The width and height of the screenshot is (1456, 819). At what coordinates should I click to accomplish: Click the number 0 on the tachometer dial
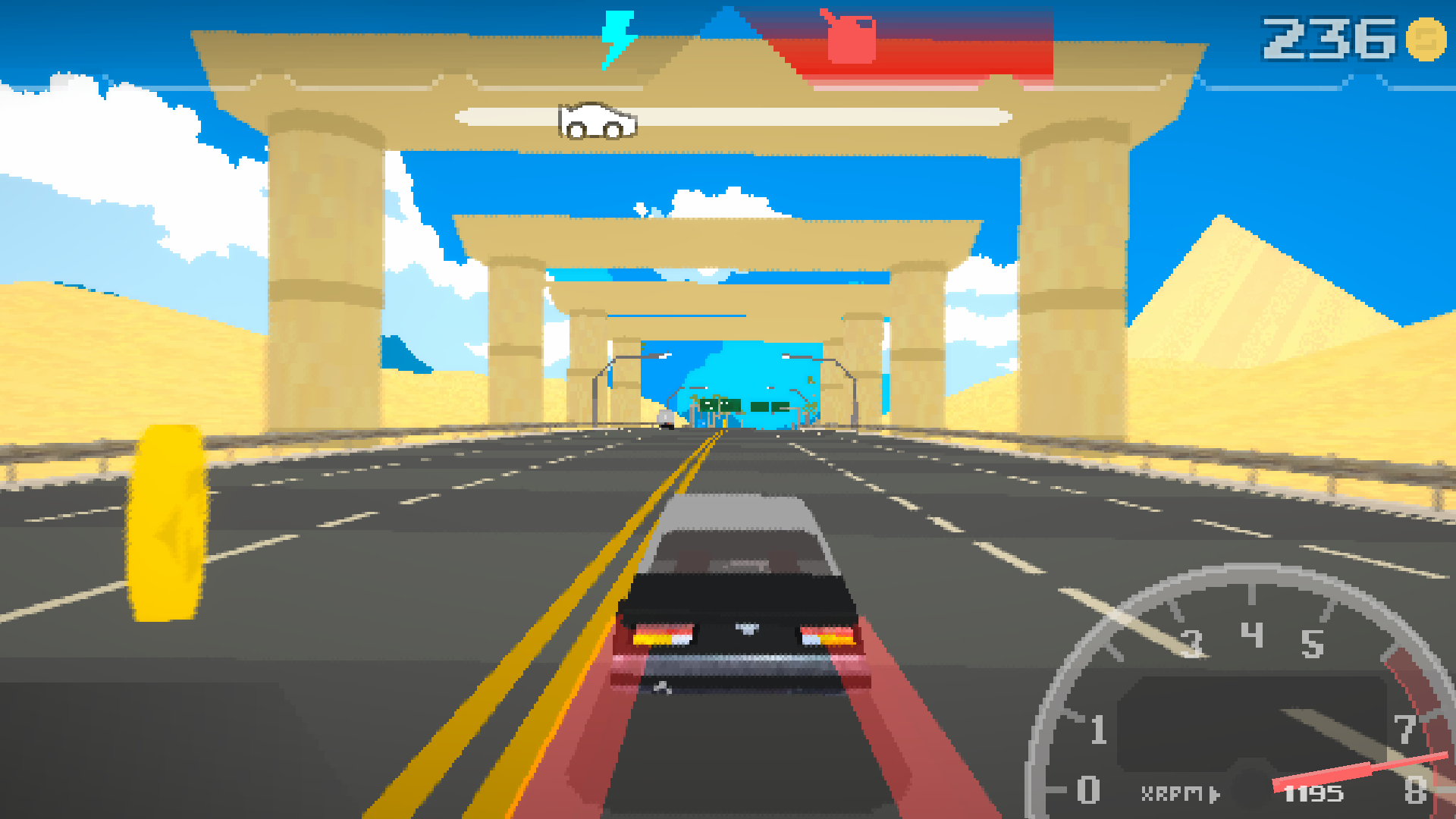tap(1089, 792)
